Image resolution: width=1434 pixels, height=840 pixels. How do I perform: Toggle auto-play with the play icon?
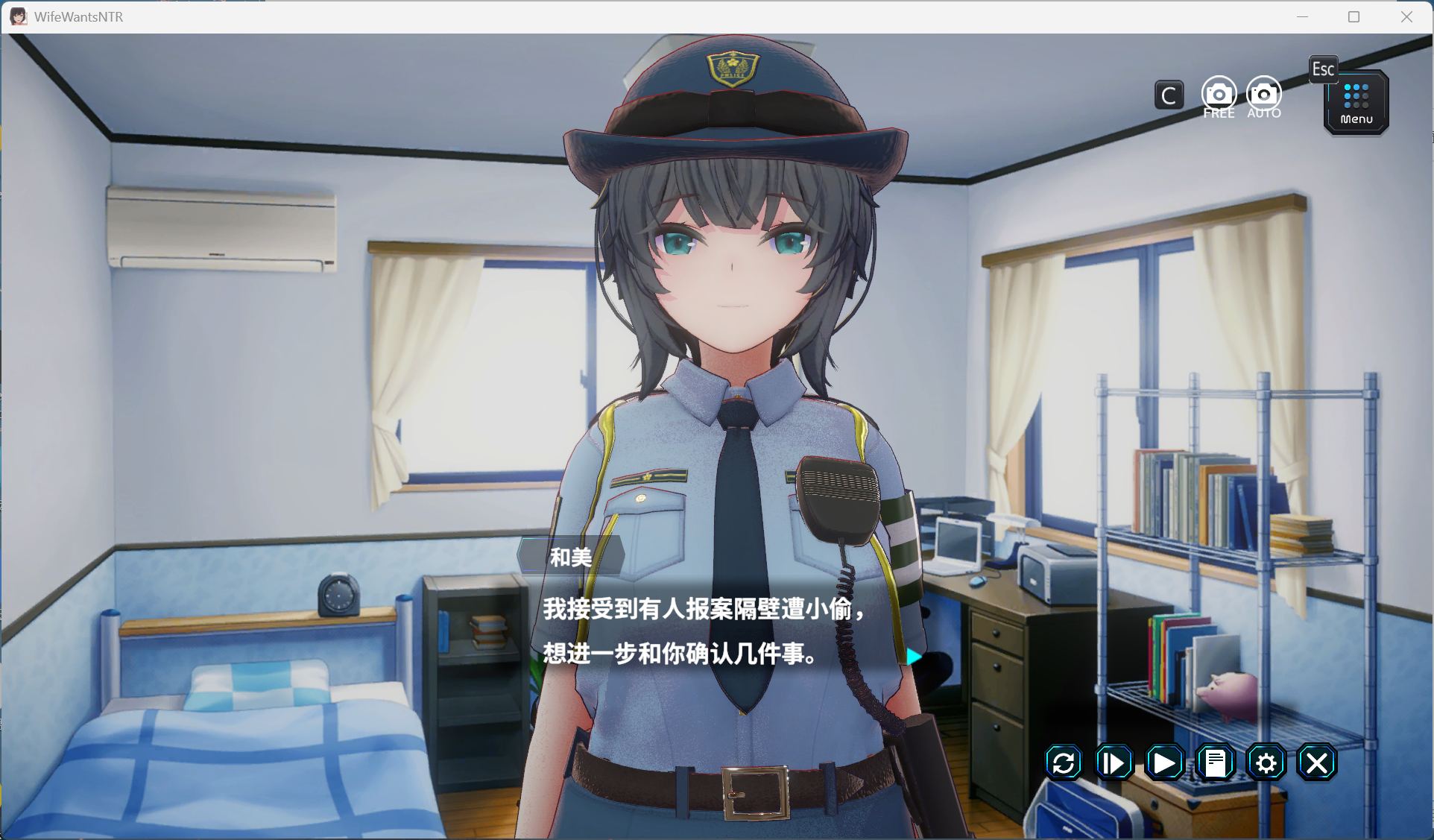point(1164,762)
